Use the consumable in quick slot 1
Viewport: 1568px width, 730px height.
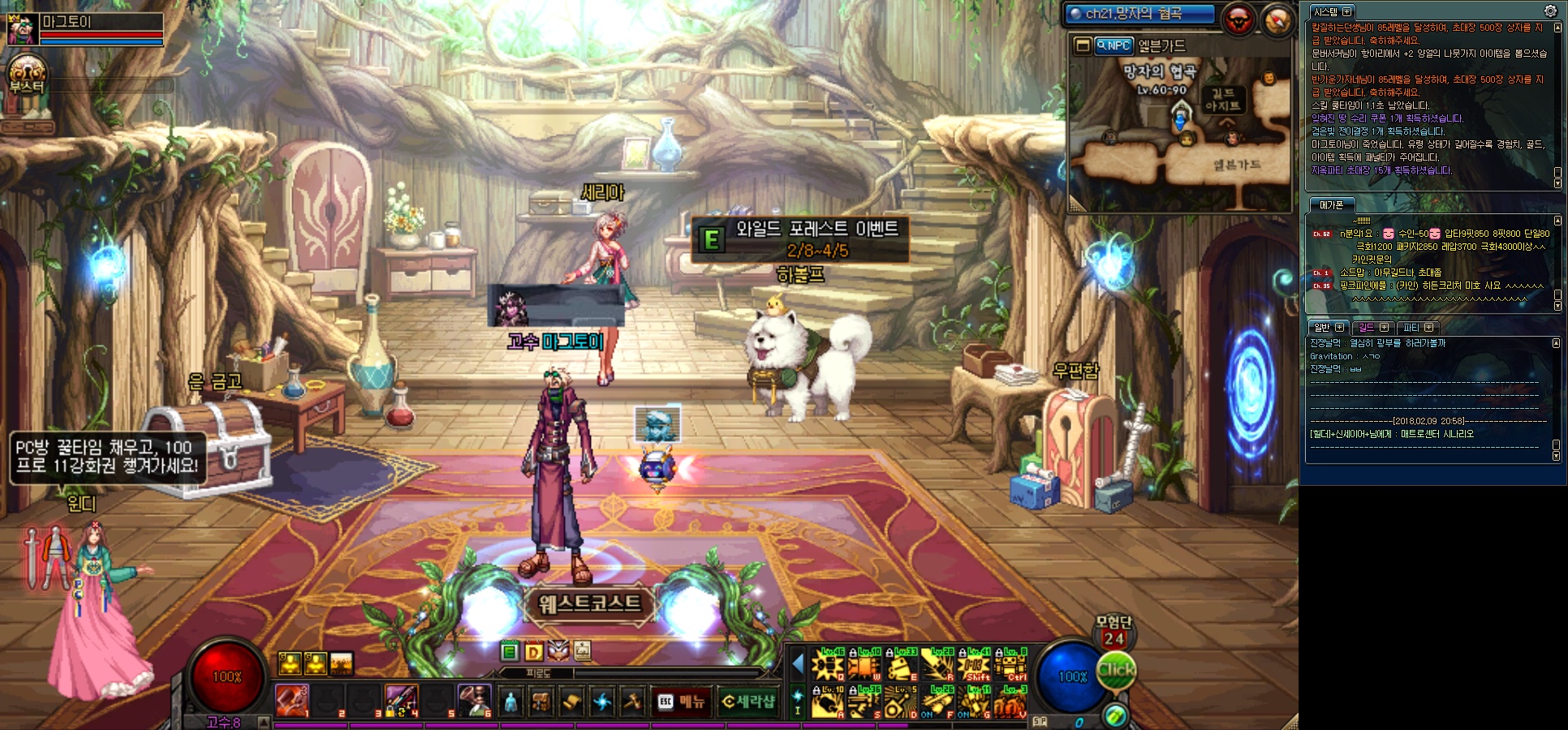tap(292, 701)
